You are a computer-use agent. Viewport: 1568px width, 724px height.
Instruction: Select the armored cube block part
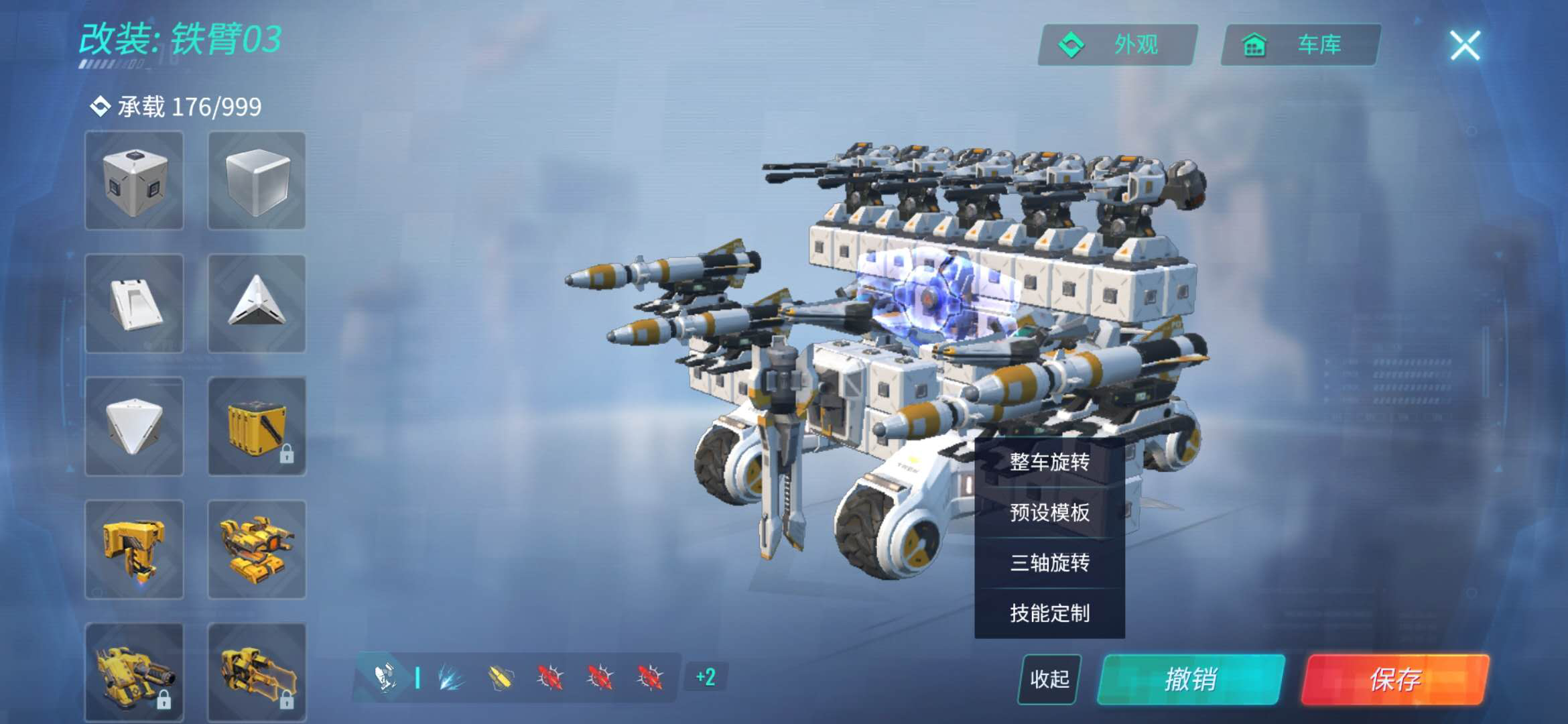134,180
